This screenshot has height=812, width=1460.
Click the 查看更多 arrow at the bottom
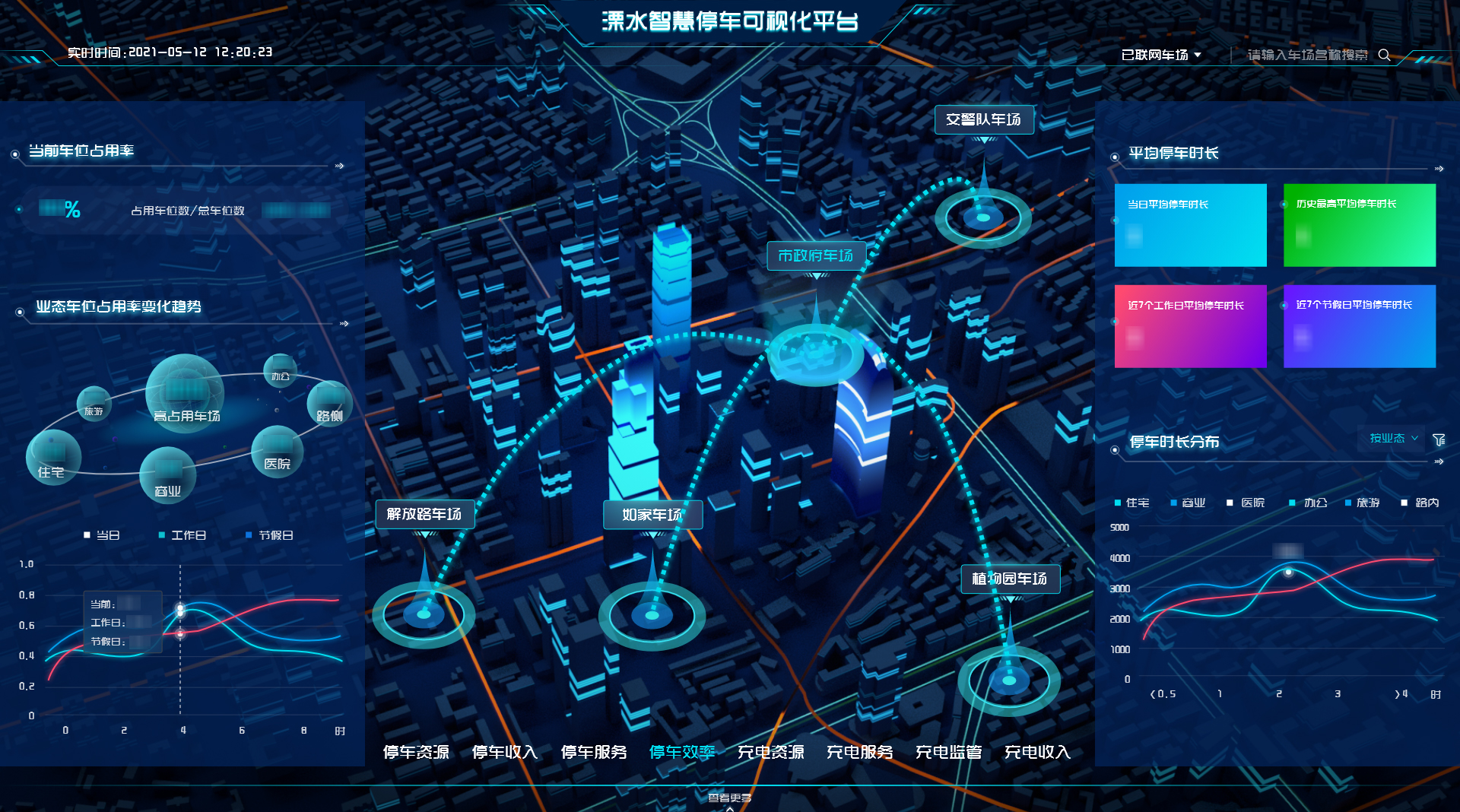730,799
